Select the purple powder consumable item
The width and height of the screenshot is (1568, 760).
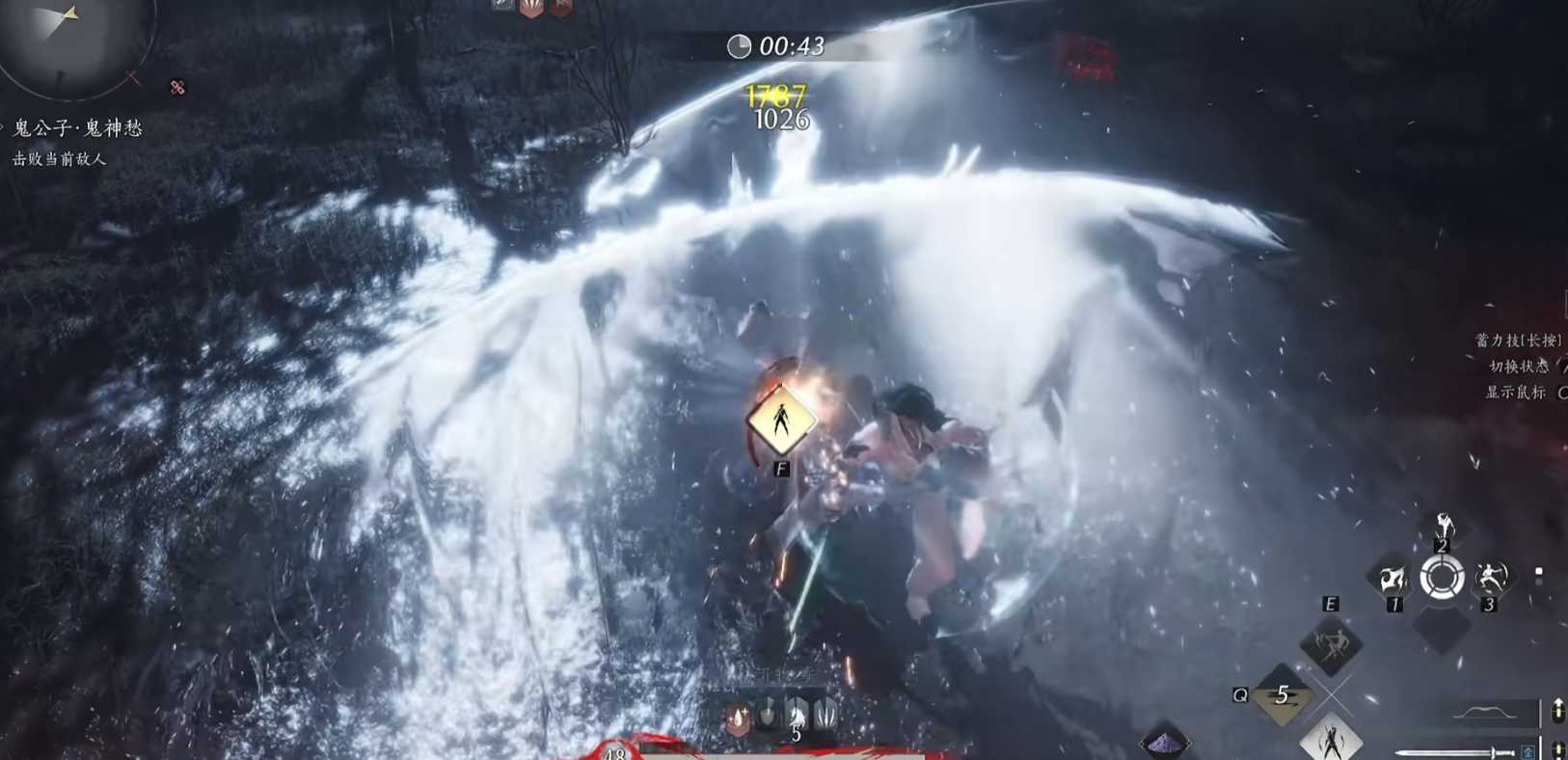point(1166,743)
